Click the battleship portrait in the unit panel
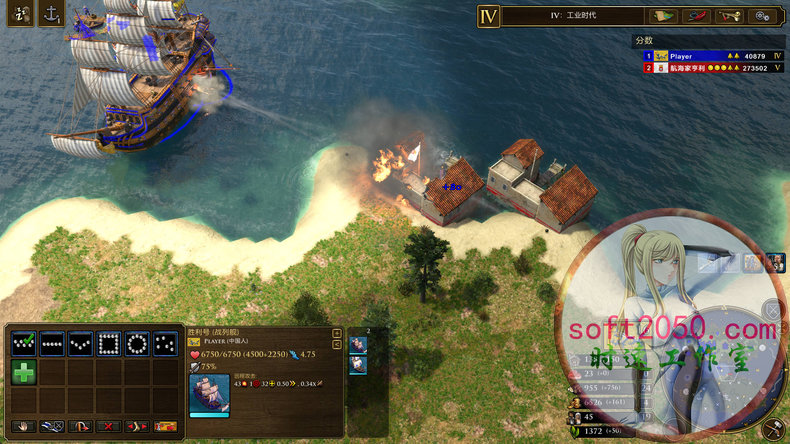Image resolution: width=790 pixels, height=444 pixels. tap(209, 394)
